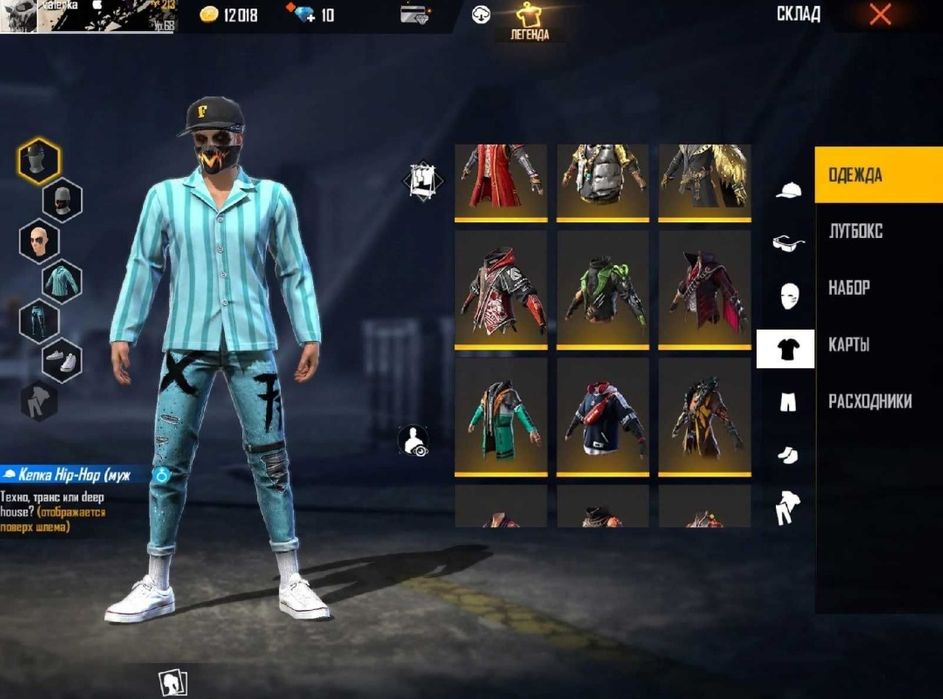Choose the green and black jacket
943x699 pixels.
coord(602,288)
